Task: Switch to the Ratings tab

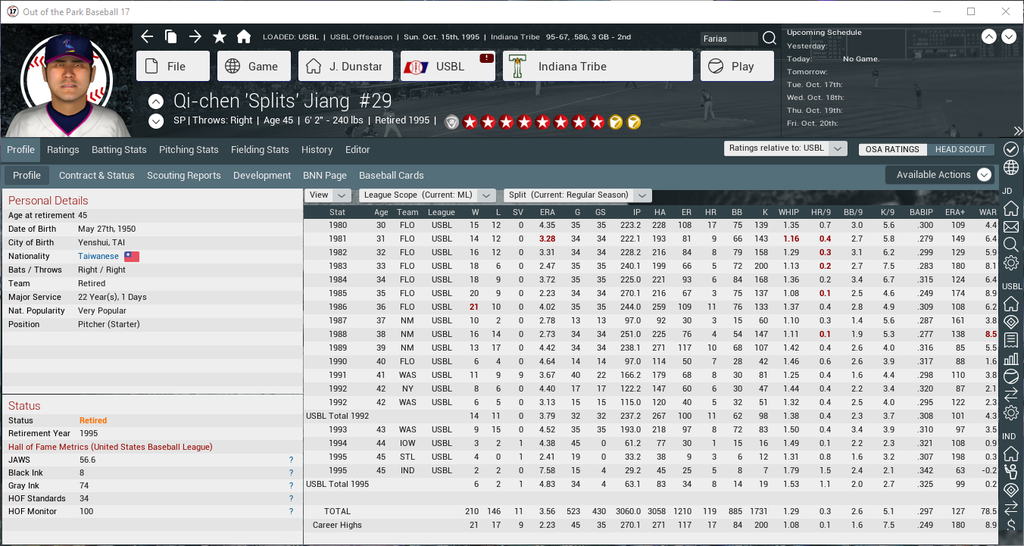Action: pyautogui.click(x=63, y=150)
